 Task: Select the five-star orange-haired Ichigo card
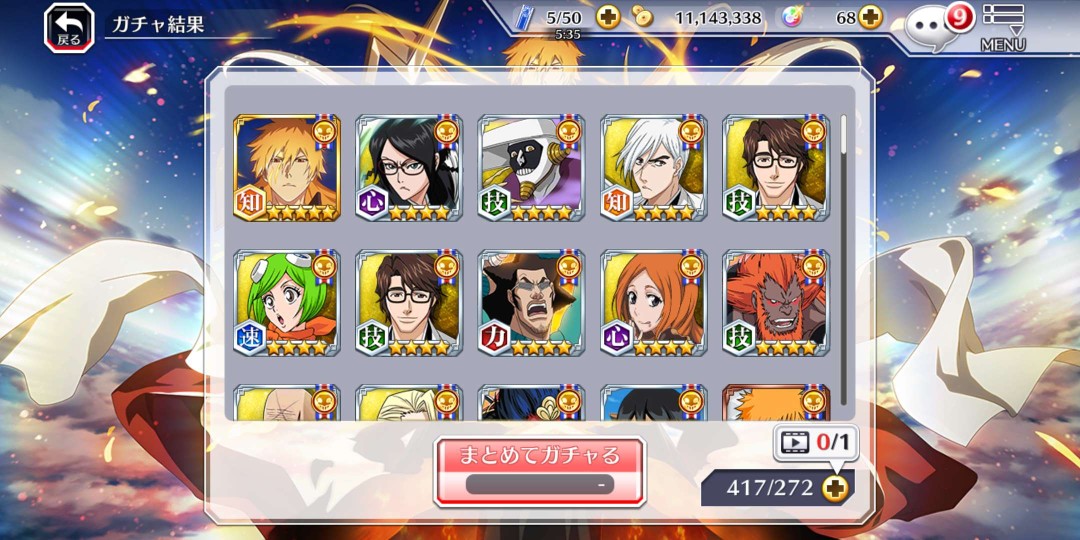(x=287, y=168)
